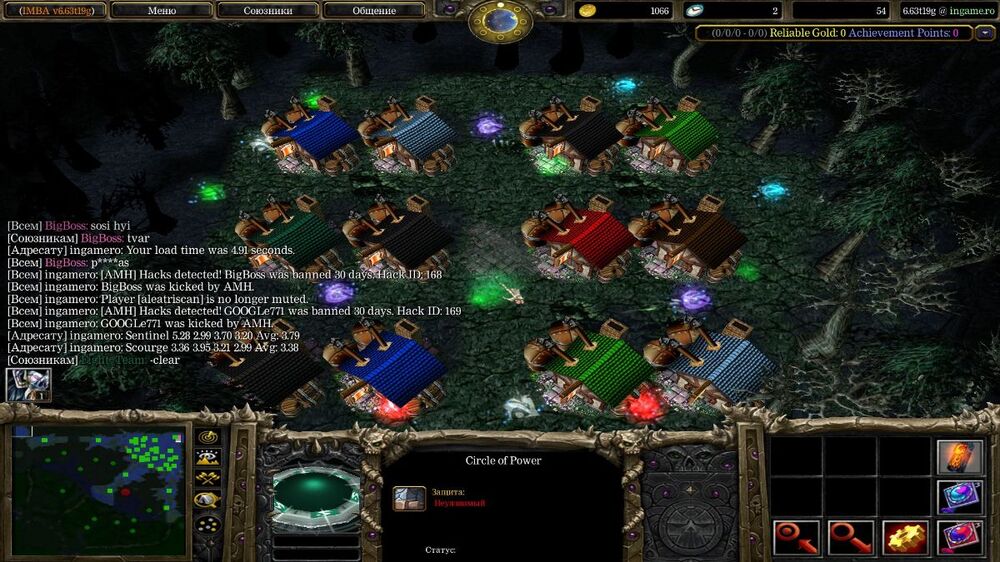Viewport: 1000px width, 562px height.
Task: Click the red circle with inward arrow icon
Action: (797, 538)
